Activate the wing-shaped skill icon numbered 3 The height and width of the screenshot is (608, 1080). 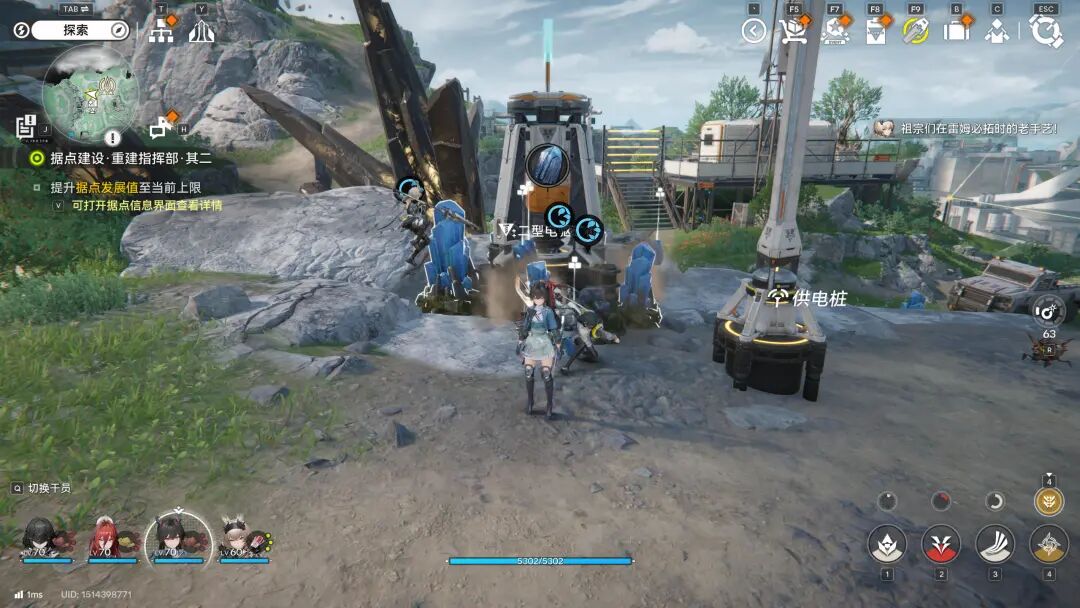pyautogui.click(x=994, y=545)
